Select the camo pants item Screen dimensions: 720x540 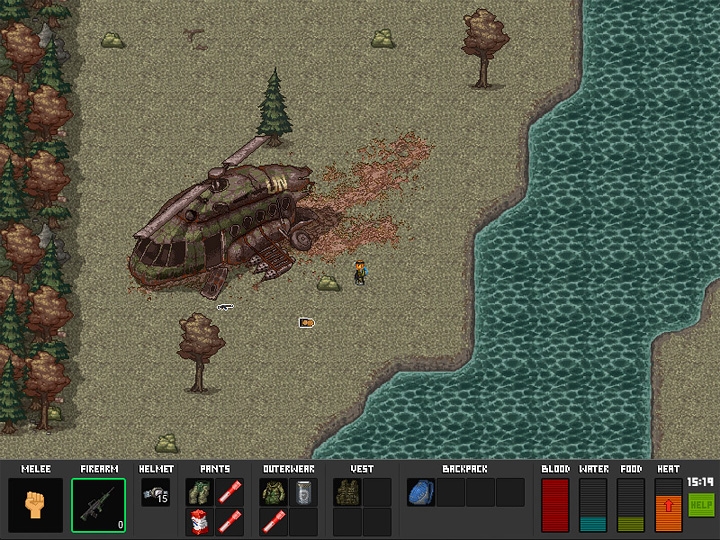tap(199, 492)
